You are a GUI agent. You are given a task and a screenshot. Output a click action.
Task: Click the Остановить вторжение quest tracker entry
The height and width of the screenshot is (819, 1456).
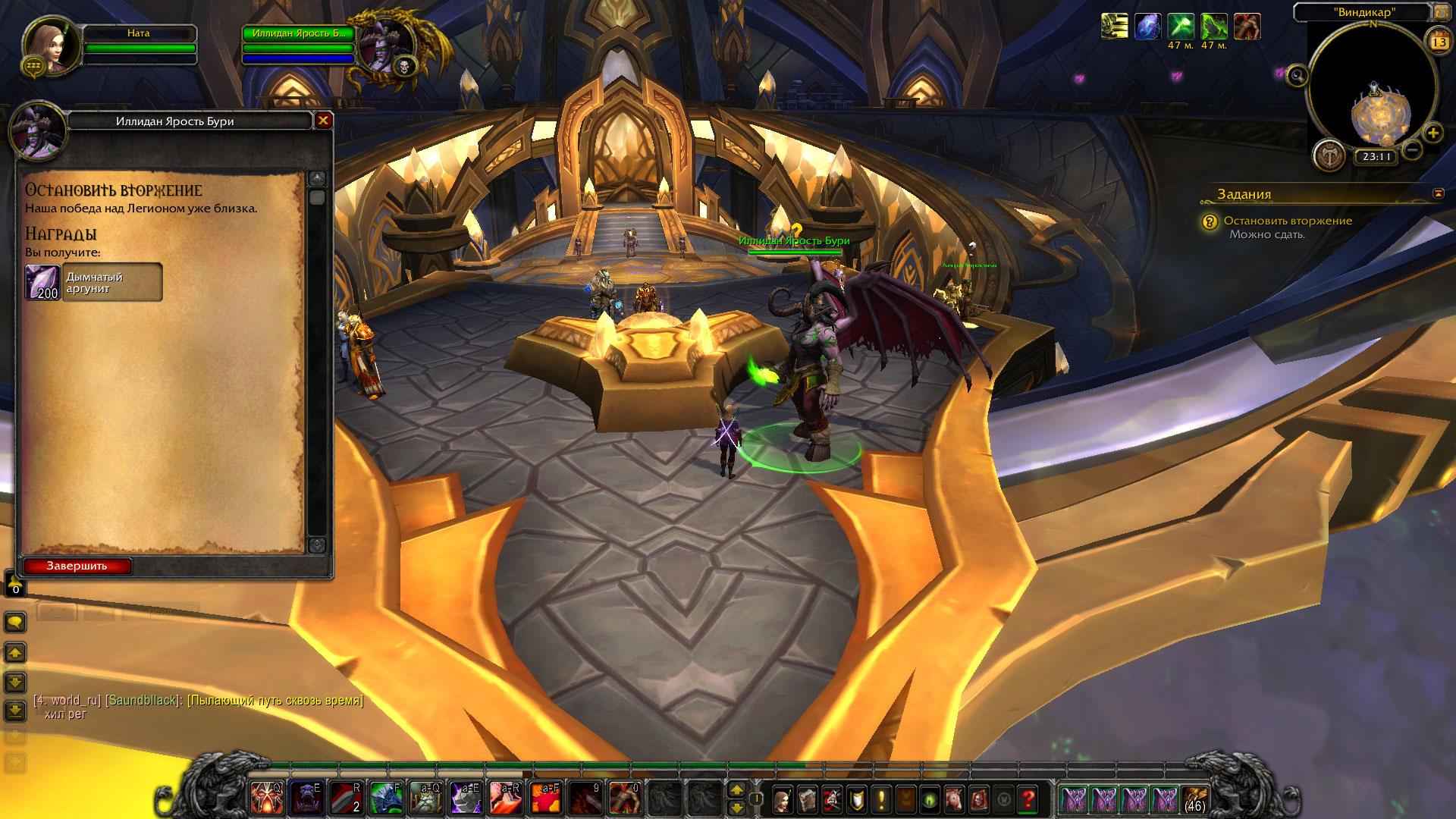[1288, 221]
